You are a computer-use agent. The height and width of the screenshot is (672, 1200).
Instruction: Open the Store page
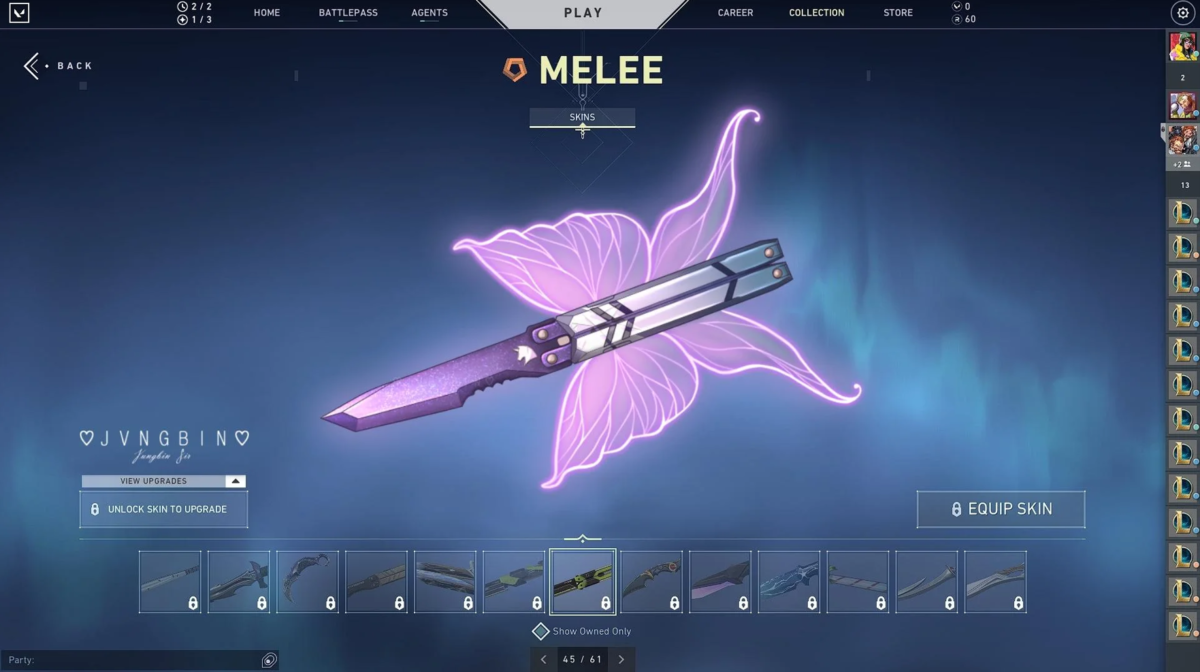pyautogui.click(x=898, y=13)
